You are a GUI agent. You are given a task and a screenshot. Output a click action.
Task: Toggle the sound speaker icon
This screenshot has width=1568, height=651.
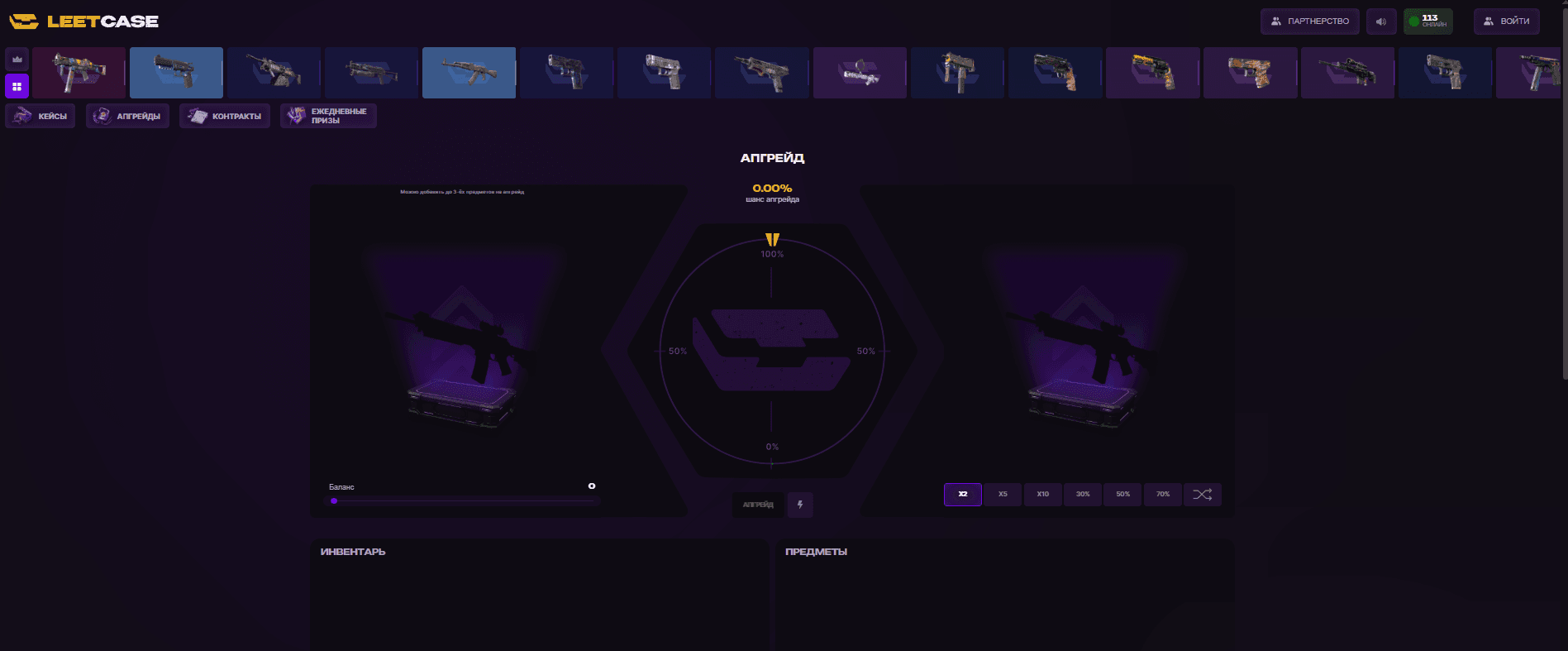(1381, 22)
